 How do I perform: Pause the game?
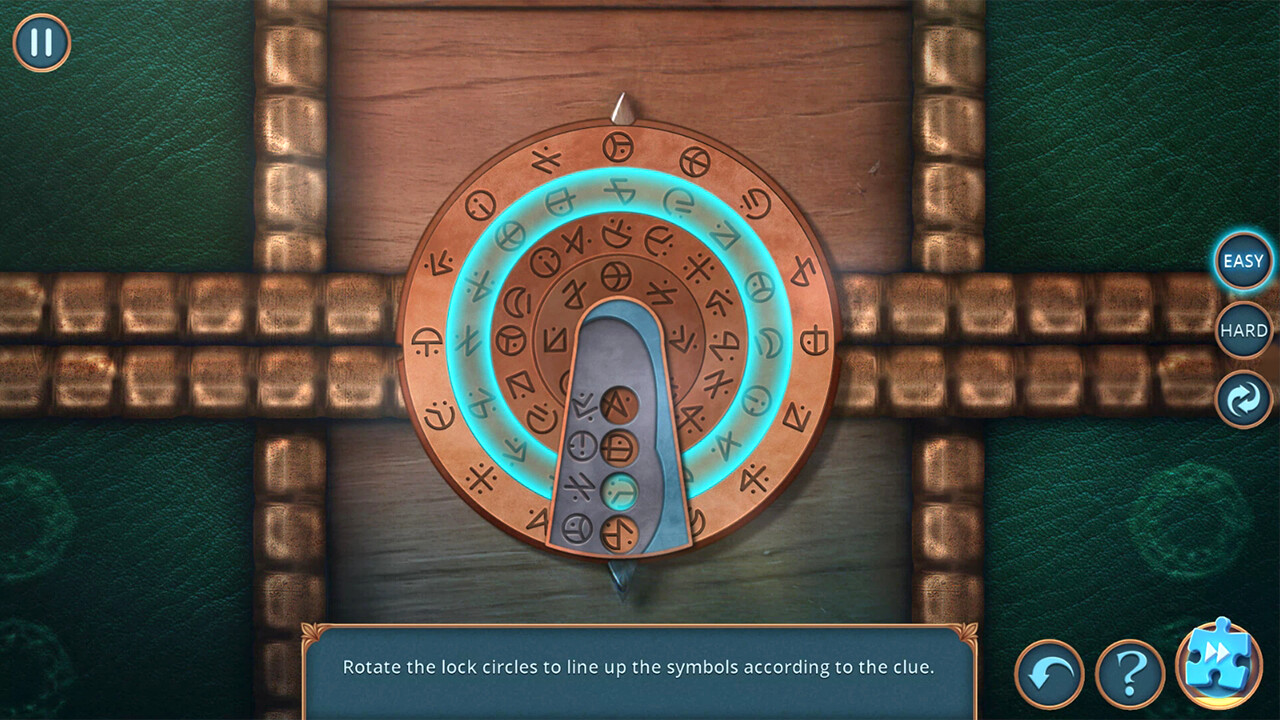[41, 41]
